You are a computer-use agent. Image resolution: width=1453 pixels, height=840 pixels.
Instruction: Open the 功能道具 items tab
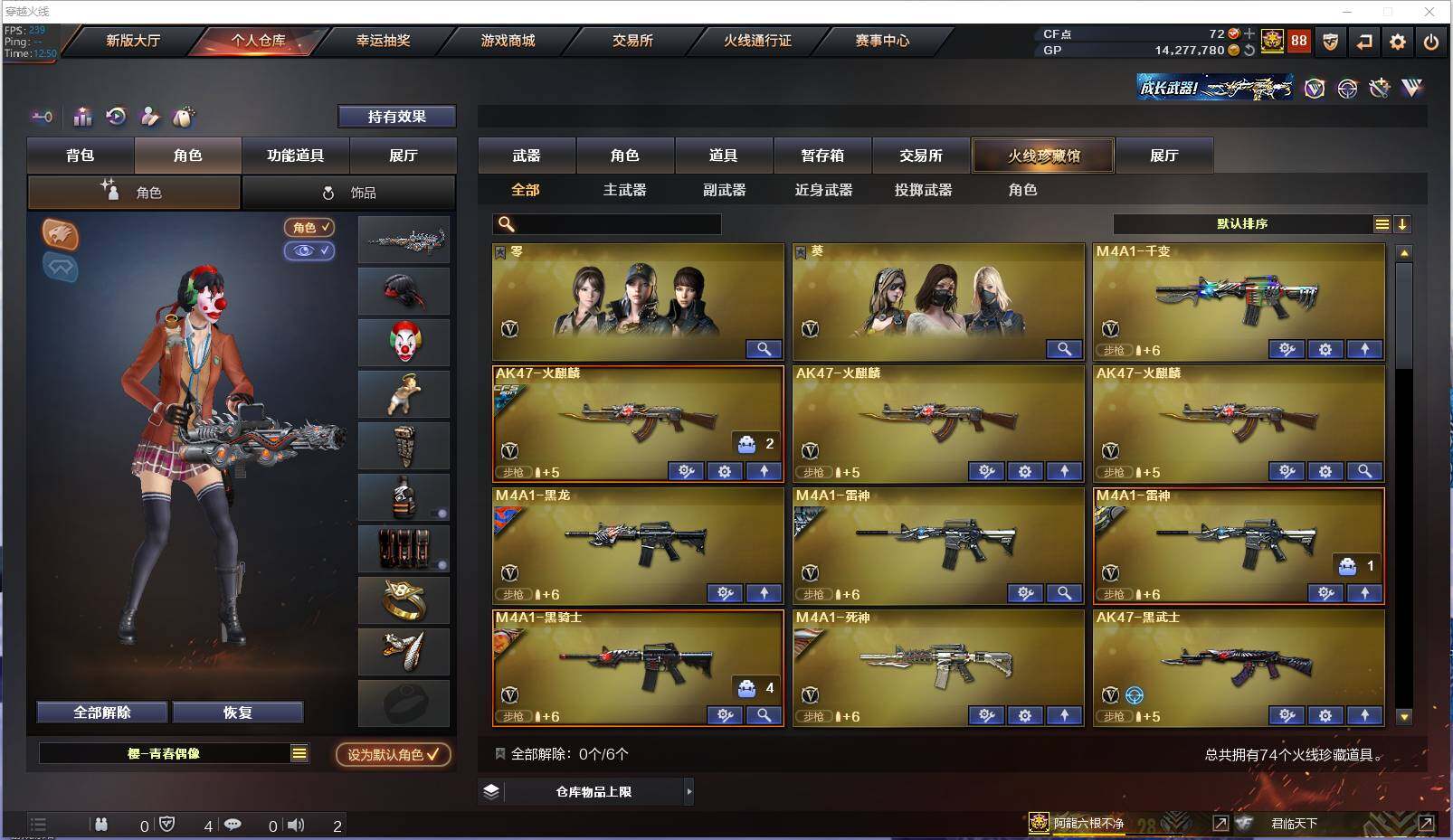295,156
